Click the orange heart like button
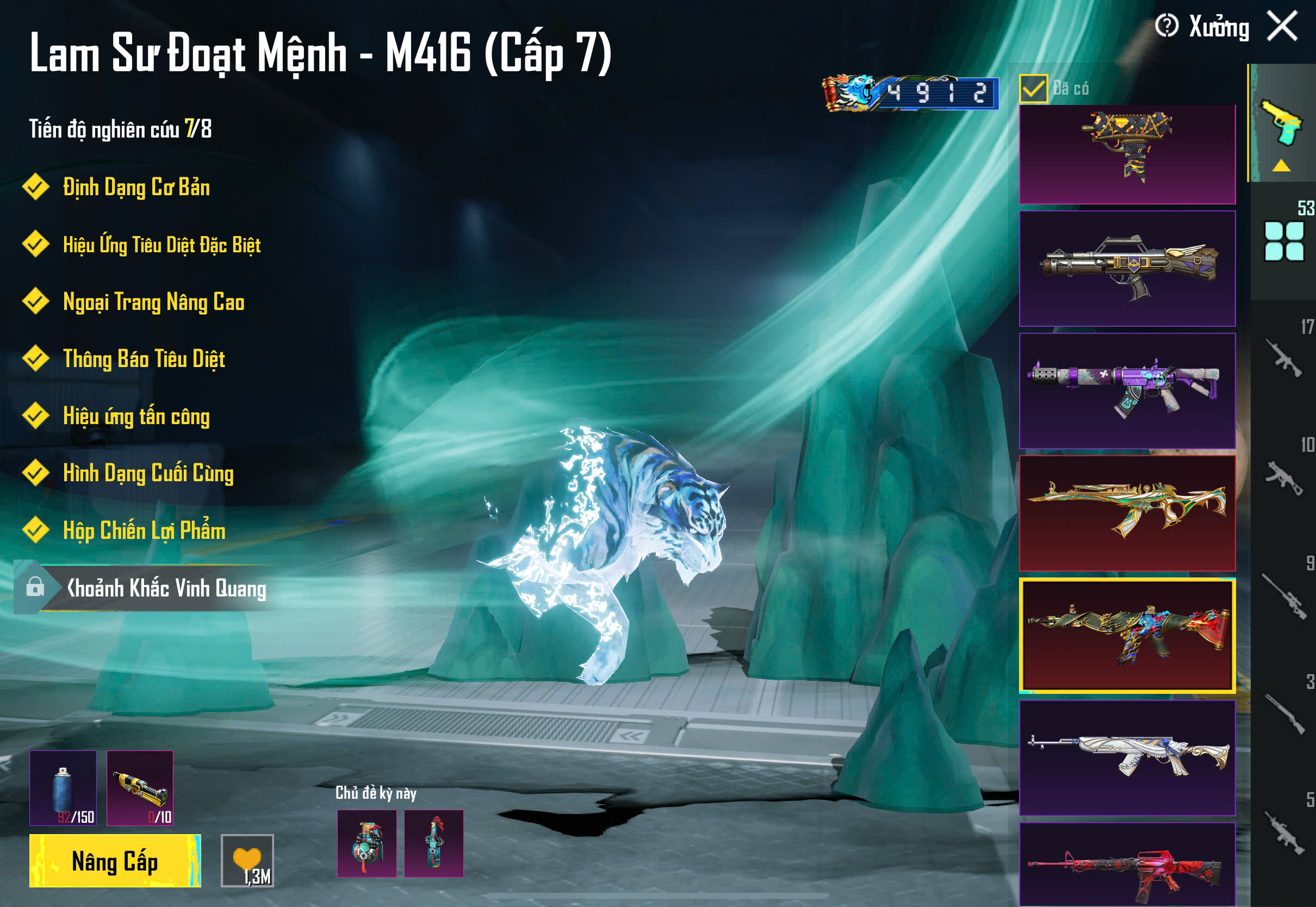Screen dimensions: 1316x907 (x=247, y=860)
